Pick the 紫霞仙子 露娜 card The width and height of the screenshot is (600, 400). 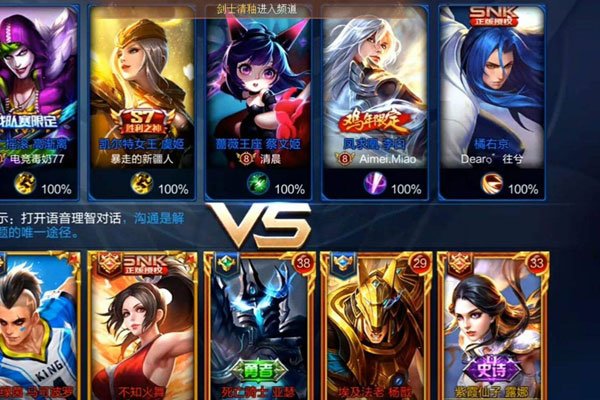[x=493, y=325]
